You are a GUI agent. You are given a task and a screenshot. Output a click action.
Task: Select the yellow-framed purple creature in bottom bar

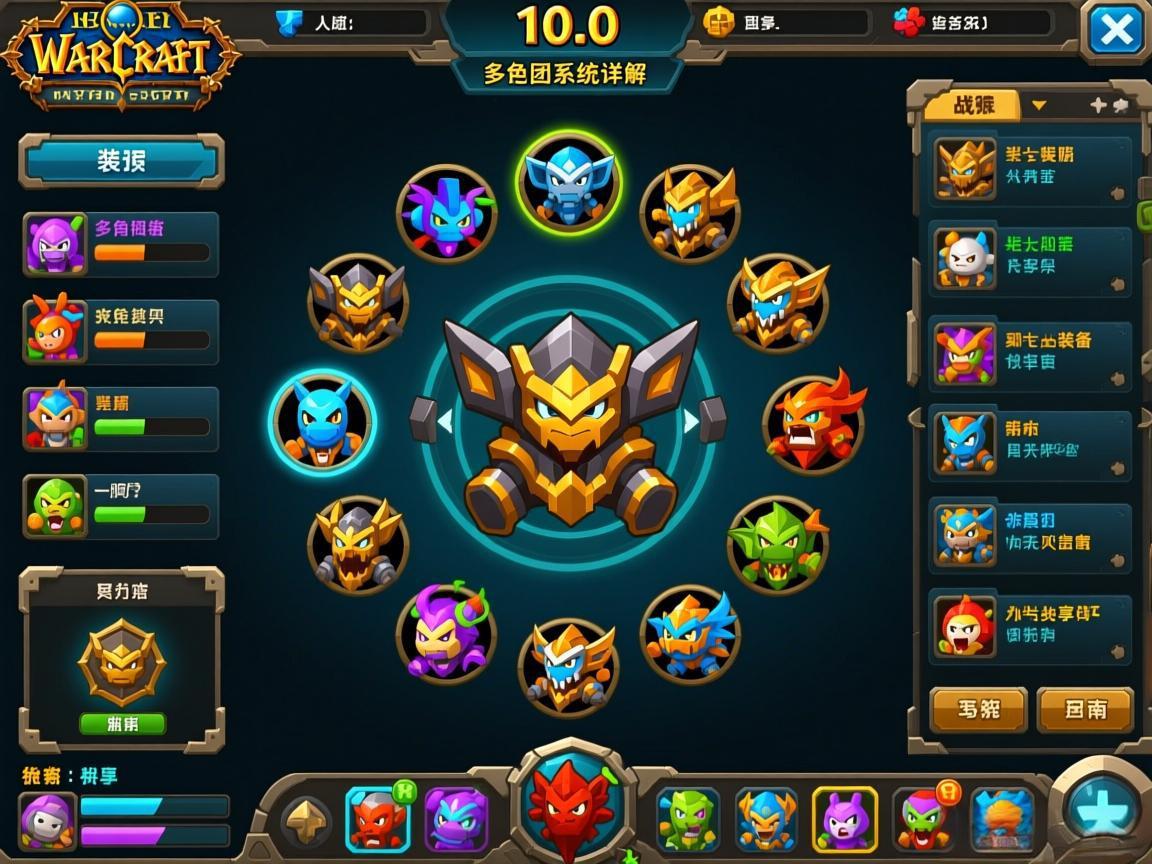(x=845, y=819)
